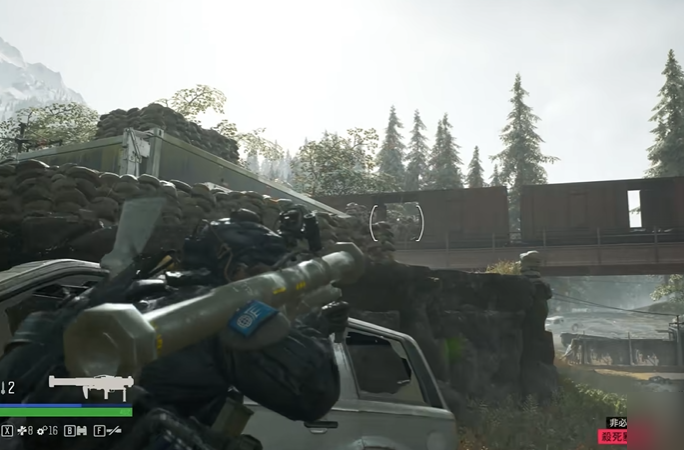Select the combat knife melee icon
Screen dimensions: 684x450
coord(114,430)
